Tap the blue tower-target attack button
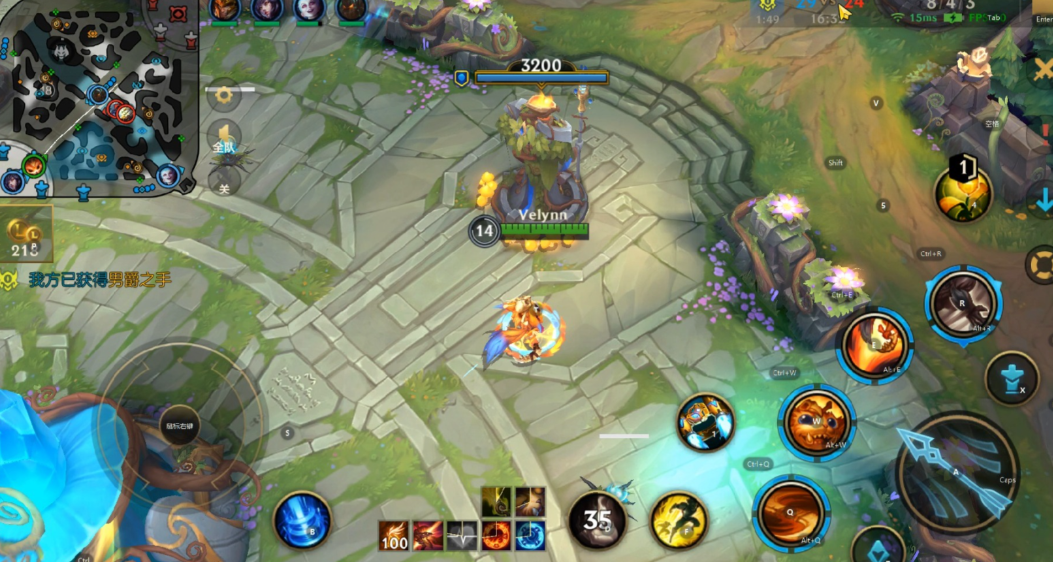The height and width of the screenshot is (562, 1053). coord(1011,378)
